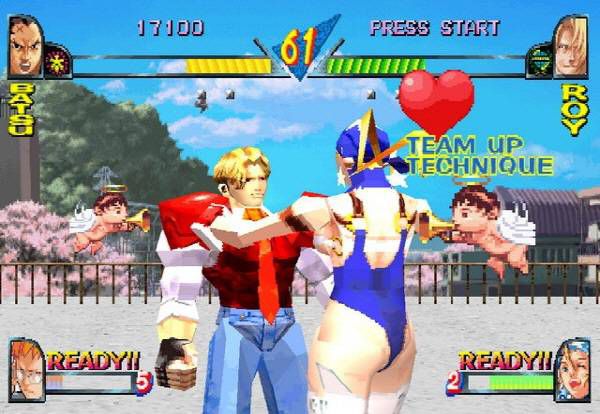Click Batsu's character portrait
600x414 pixels.
[25, 46]
